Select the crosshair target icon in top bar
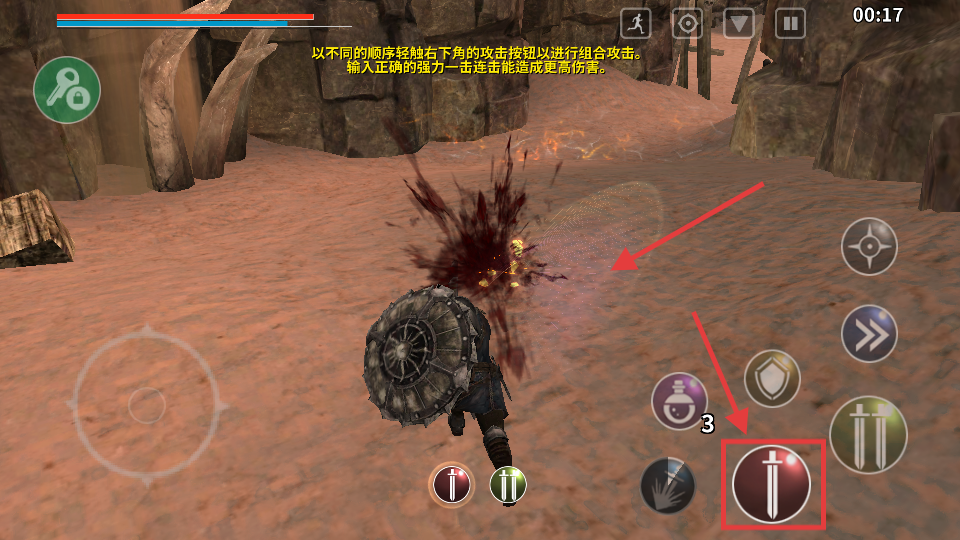Viewport: 960px width, 540px height. (x=687, y=23)
